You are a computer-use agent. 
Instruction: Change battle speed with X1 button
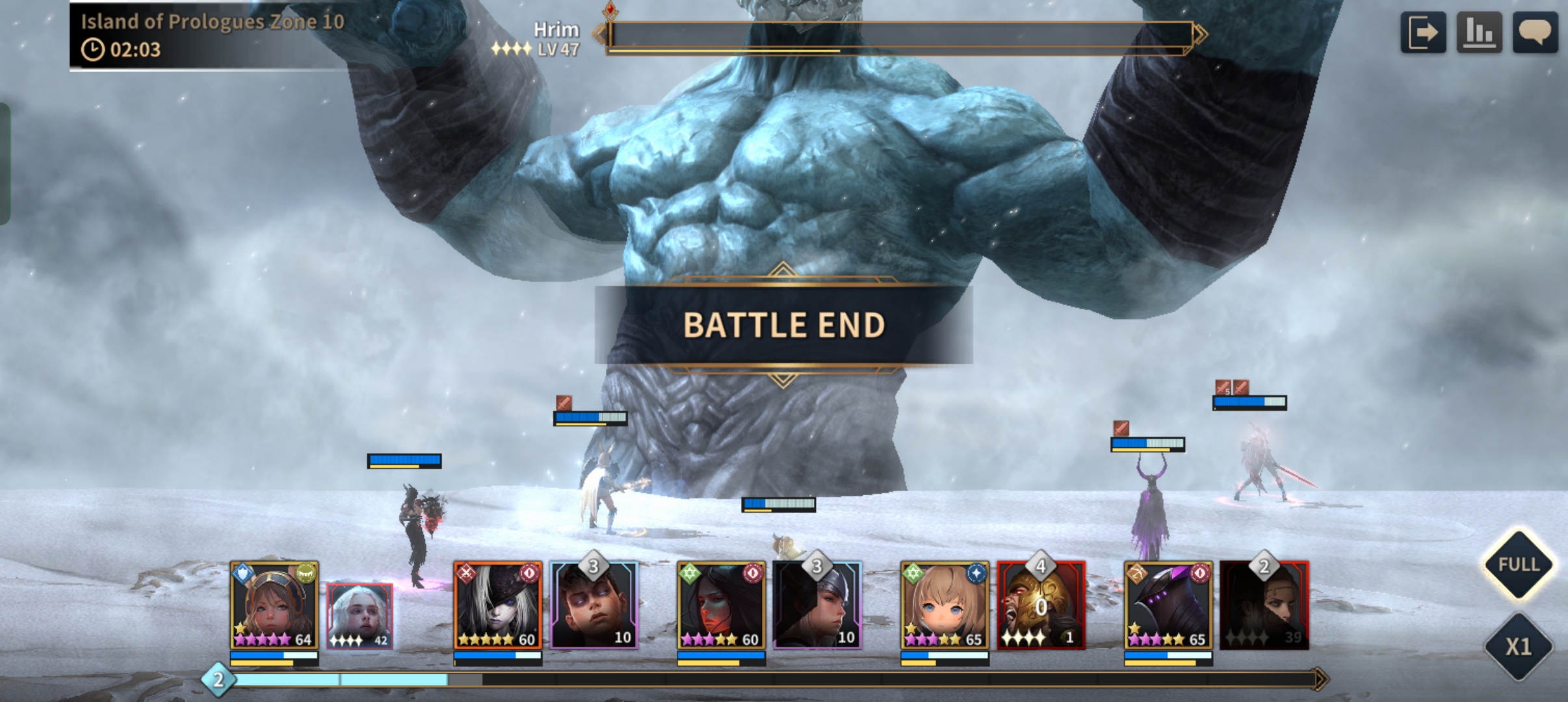(1518, 646)
